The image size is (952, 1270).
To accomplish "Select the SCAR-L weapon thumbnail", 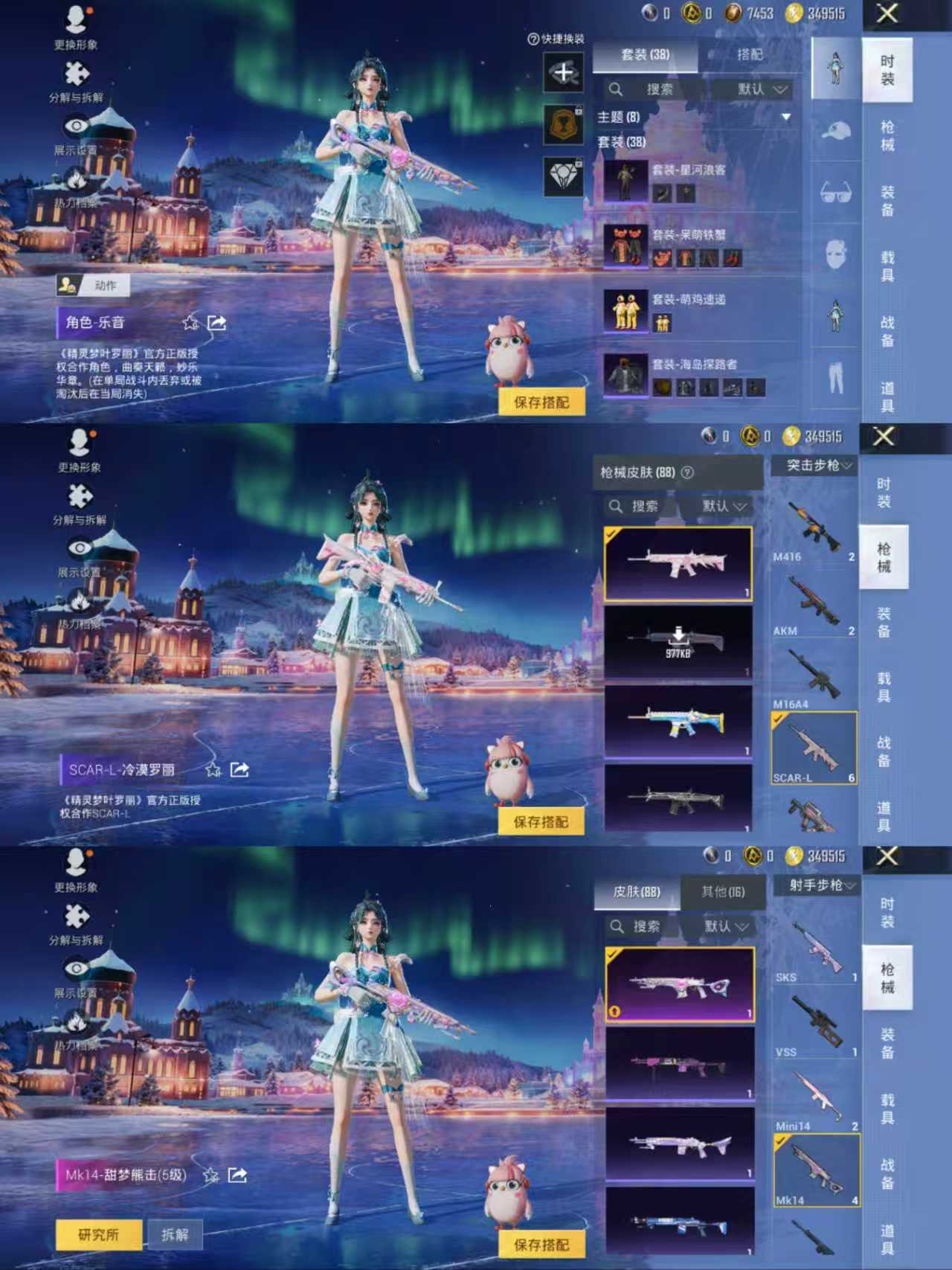I will pos(812,749).
